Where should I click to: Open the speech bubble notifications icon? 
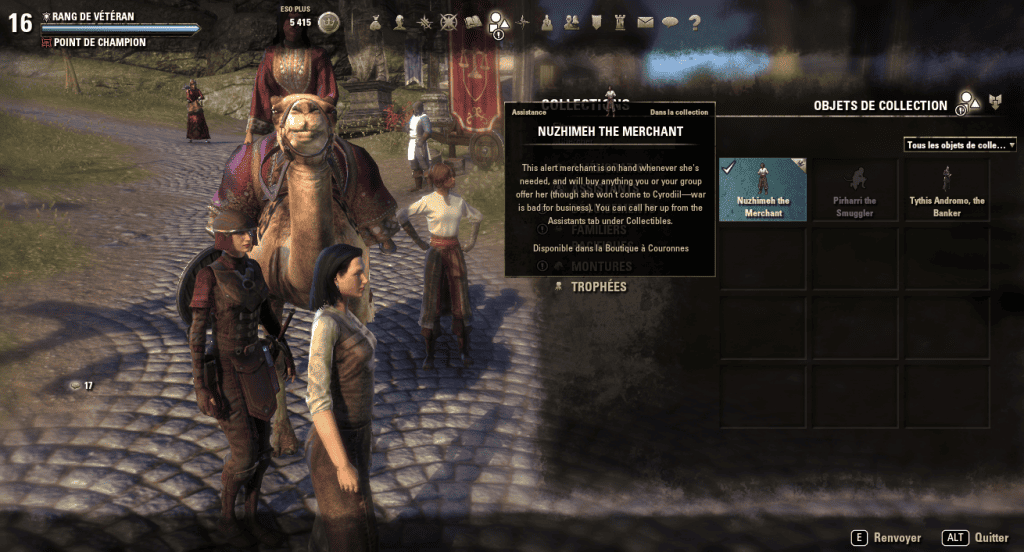[x=669, y=21]
